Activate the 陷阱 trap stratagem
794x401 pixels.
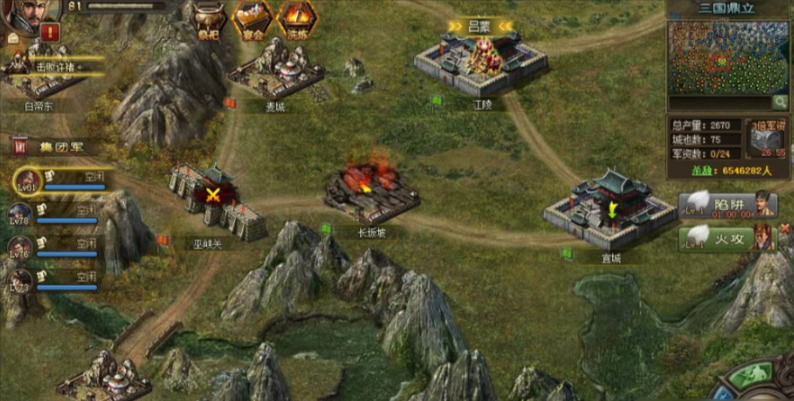727,206
